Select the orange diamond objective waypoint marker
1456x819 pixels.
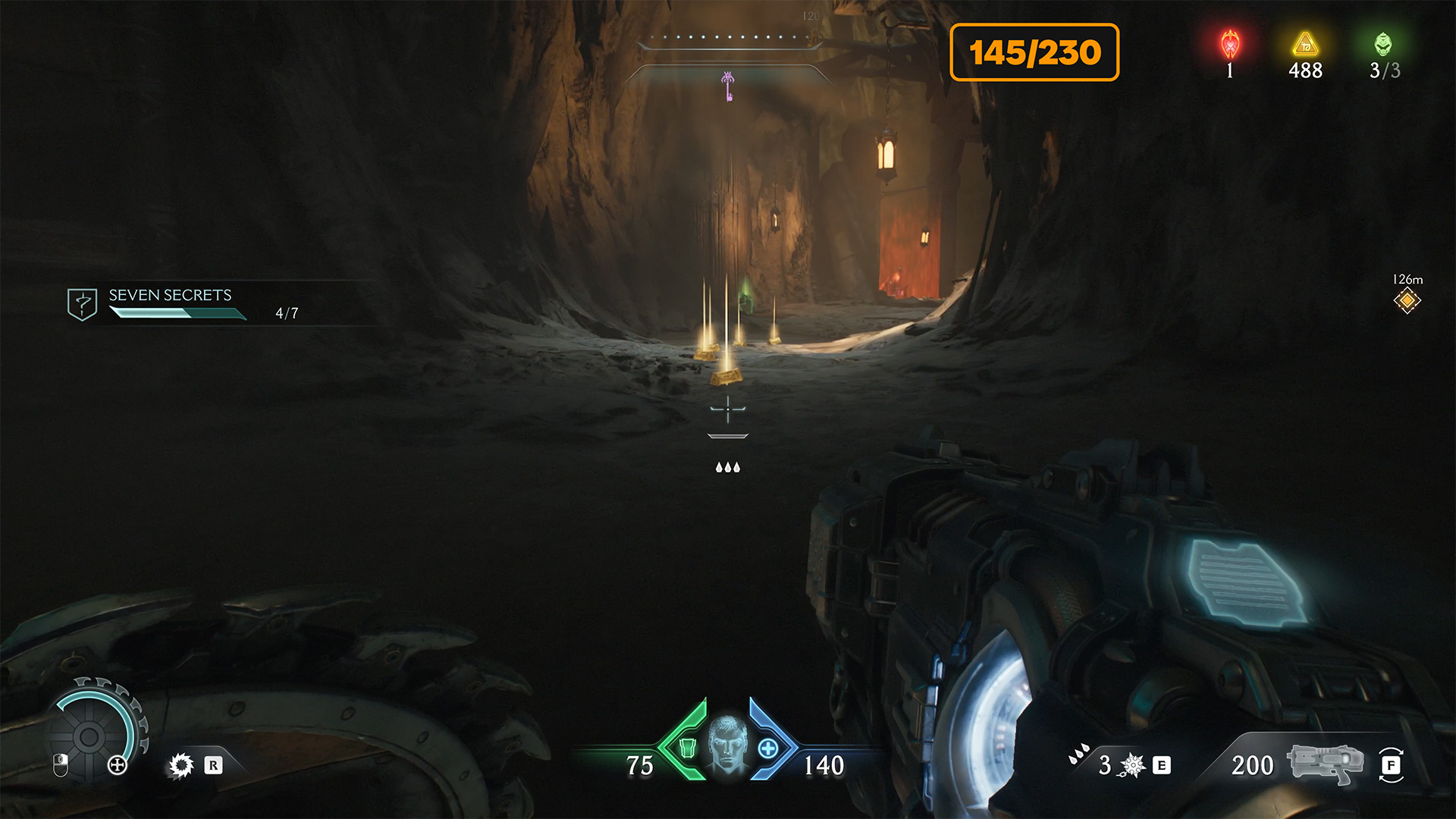tap(1407, 301)
